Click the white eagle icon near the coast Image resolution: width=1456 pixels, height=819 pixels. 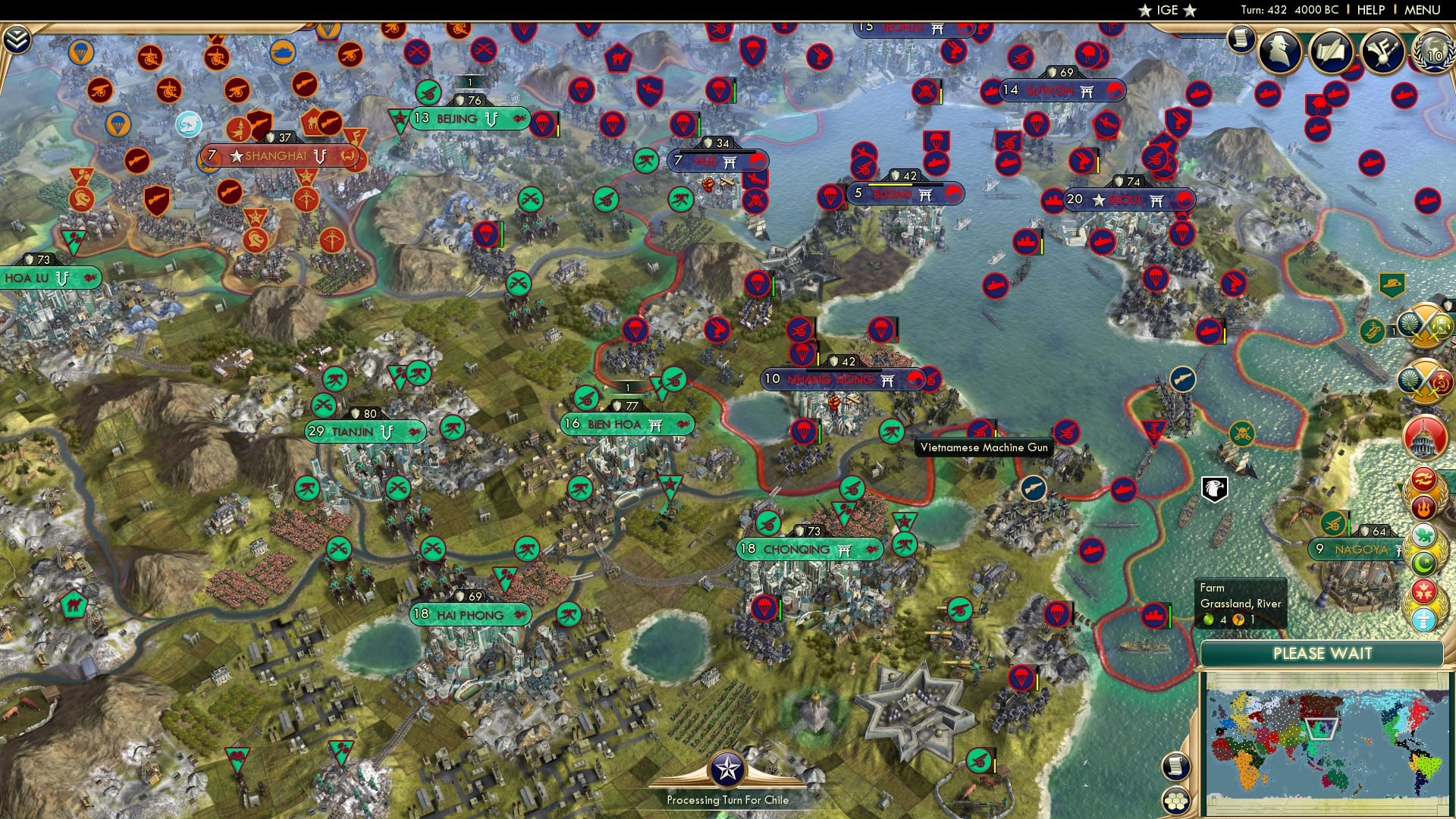(x=1214, y=490)
